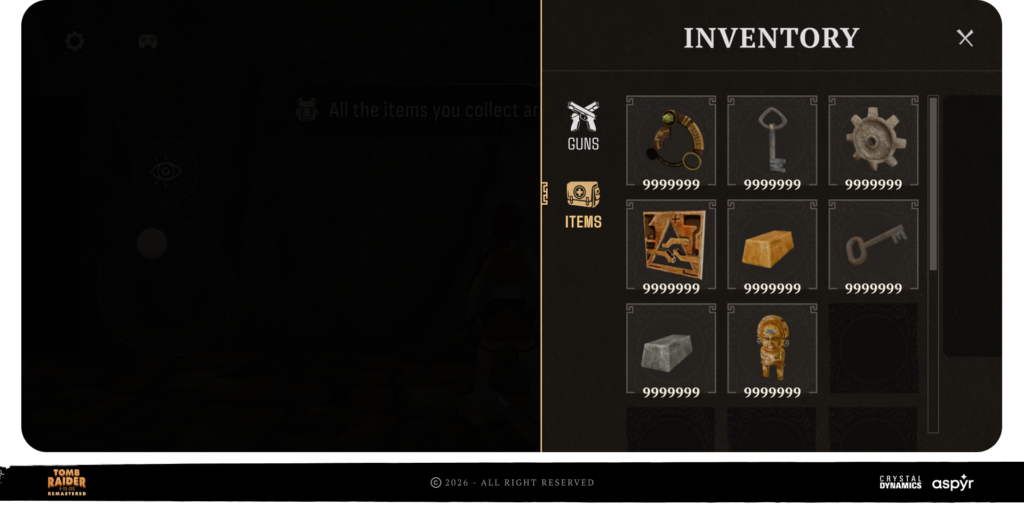
Task: Toggle the eye view icon
Action: point(164,171)
